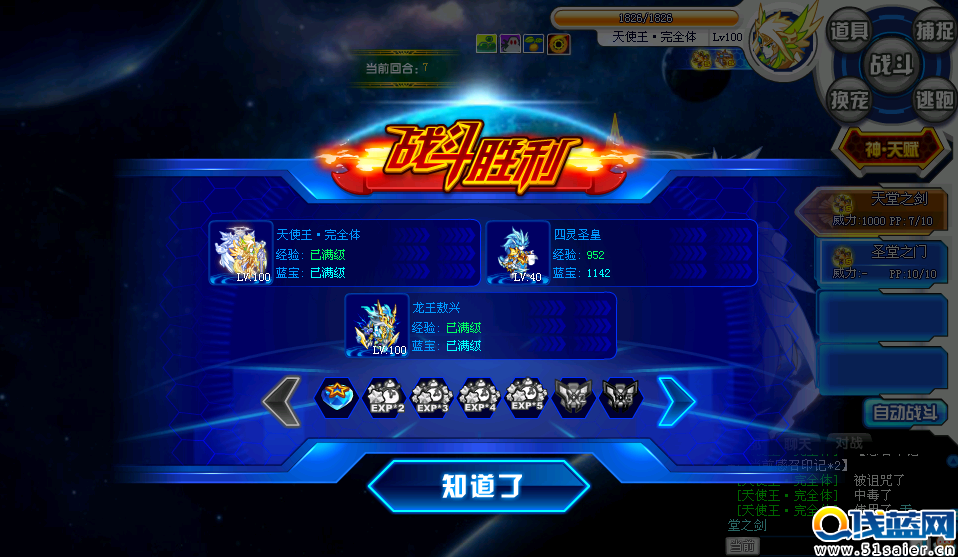Select the 龙王敖兴 result card
This screenshot has width=958, height=557.
[480, 325]
